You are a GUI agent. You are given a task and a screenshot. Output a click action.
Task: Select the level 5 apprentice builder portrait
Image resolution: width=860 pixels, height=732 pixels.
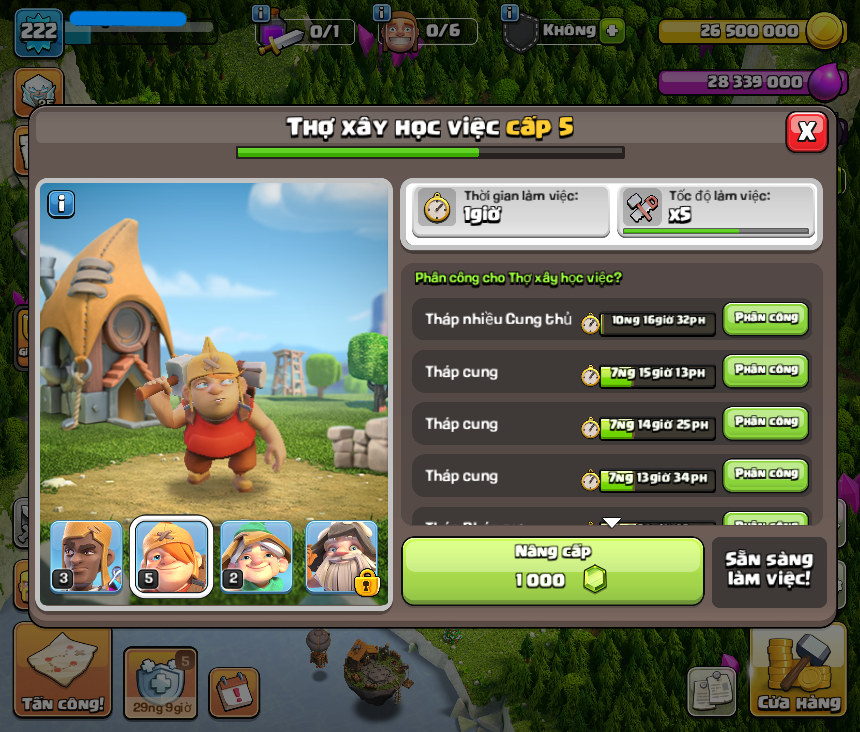point(172,557)
